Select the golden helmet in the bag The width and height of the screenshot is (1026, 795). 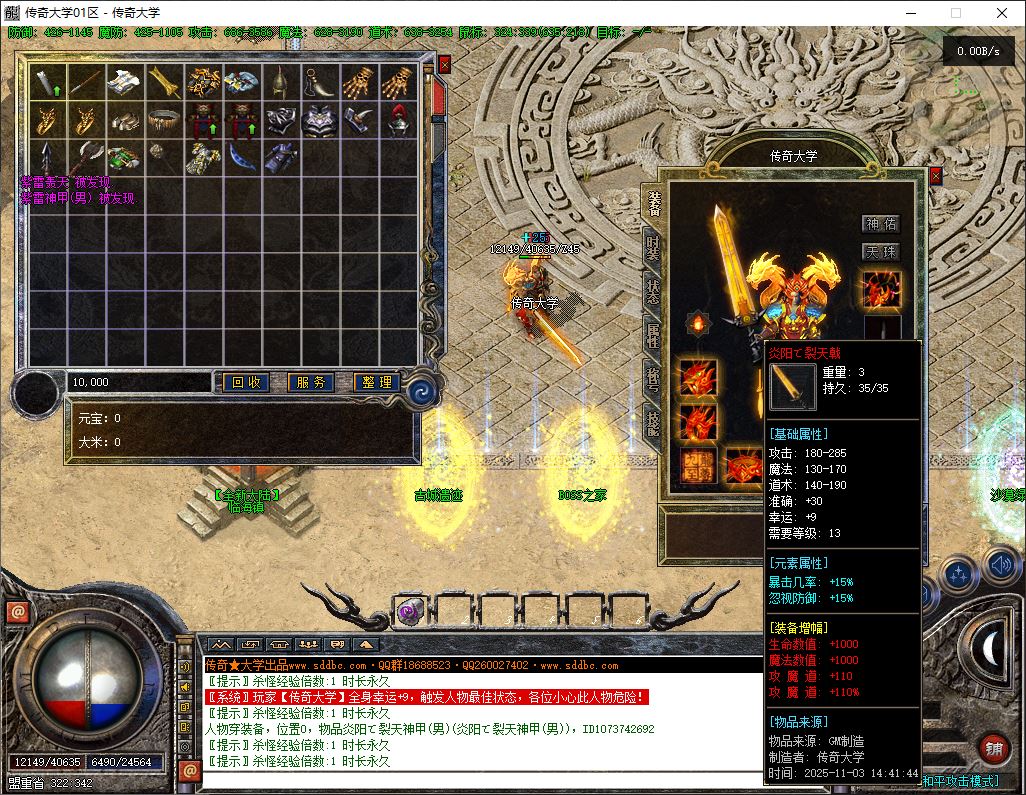point(282,82)
